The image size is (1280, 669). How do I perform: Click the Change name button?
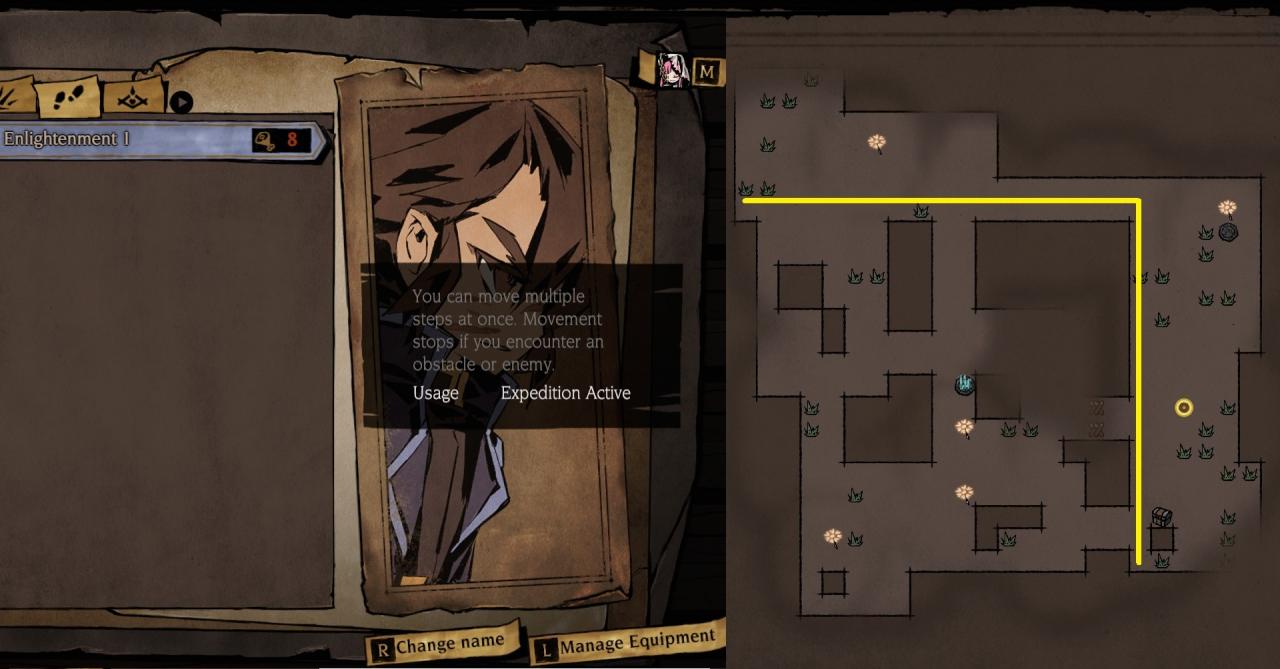coord(445,646)
